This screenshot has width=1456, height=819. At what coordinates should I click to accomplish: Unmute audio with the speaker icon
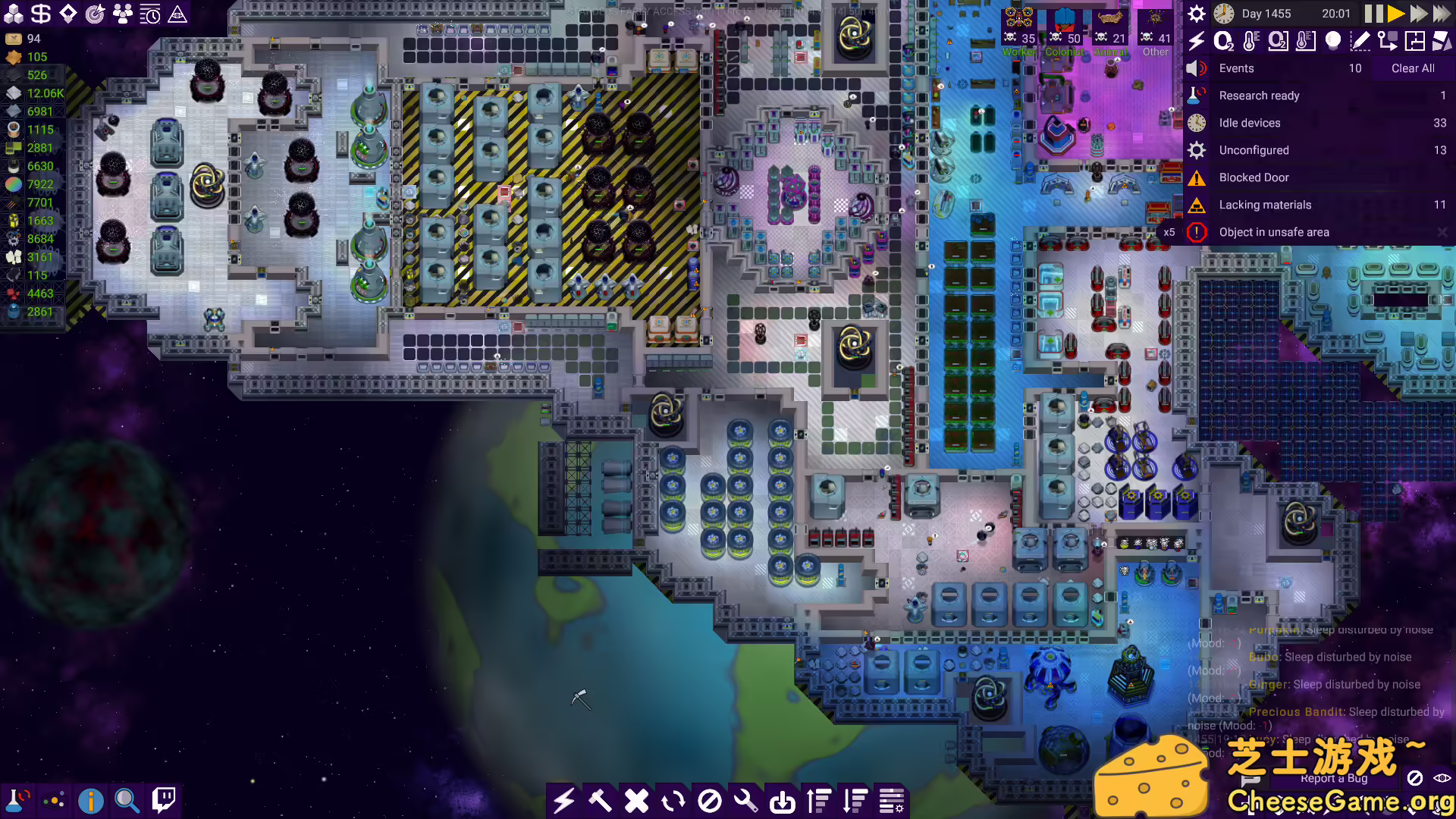[x=1196, y=68]
